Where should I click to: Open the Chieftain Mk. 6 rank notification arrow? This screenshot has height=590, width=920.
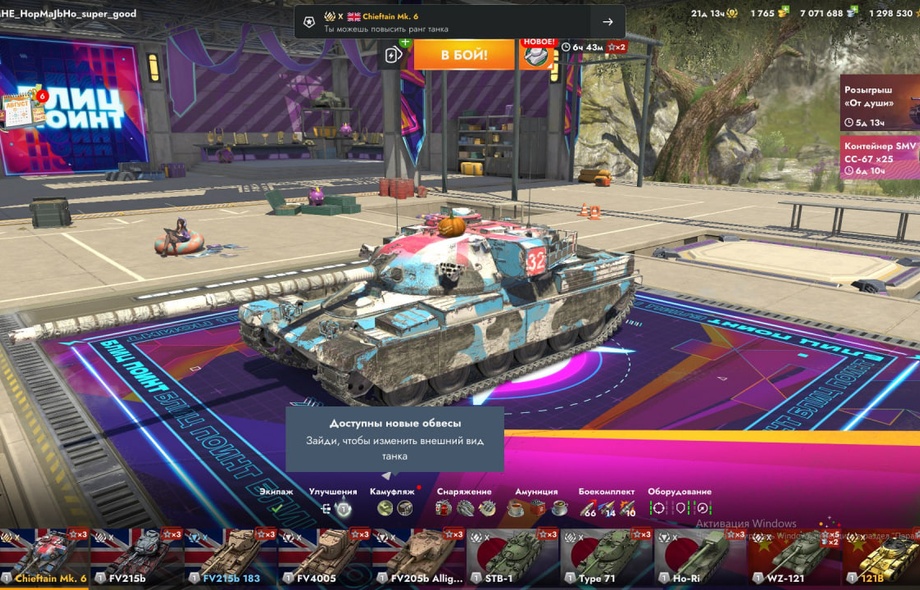point(607,22)
